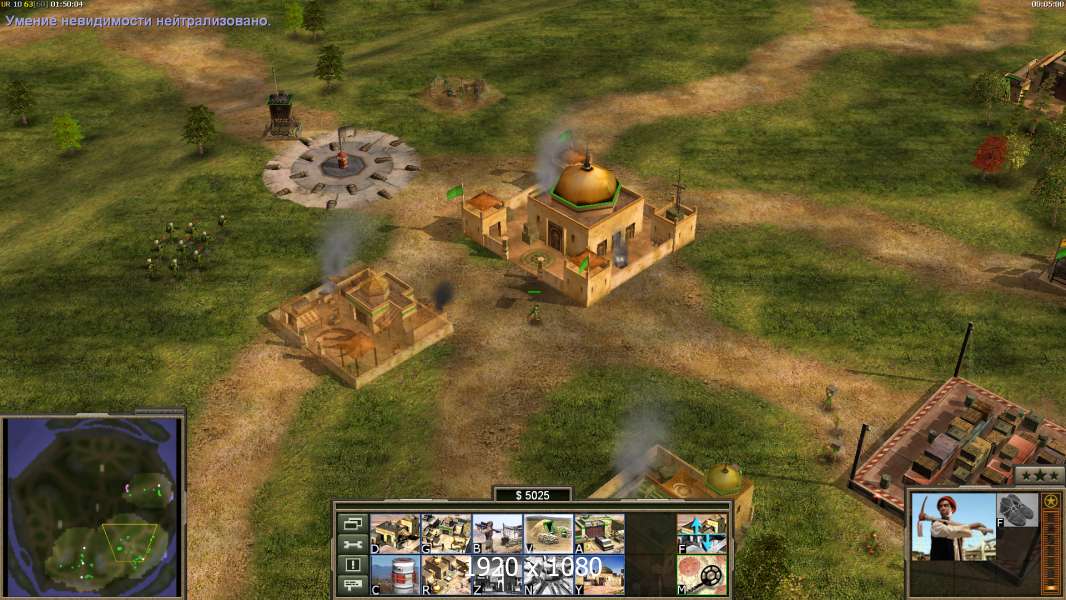The height and width of the screenshot is (600, 1066).
Task: Build the red-white canister structure labeled C
Action: click(x=395, y=574)
